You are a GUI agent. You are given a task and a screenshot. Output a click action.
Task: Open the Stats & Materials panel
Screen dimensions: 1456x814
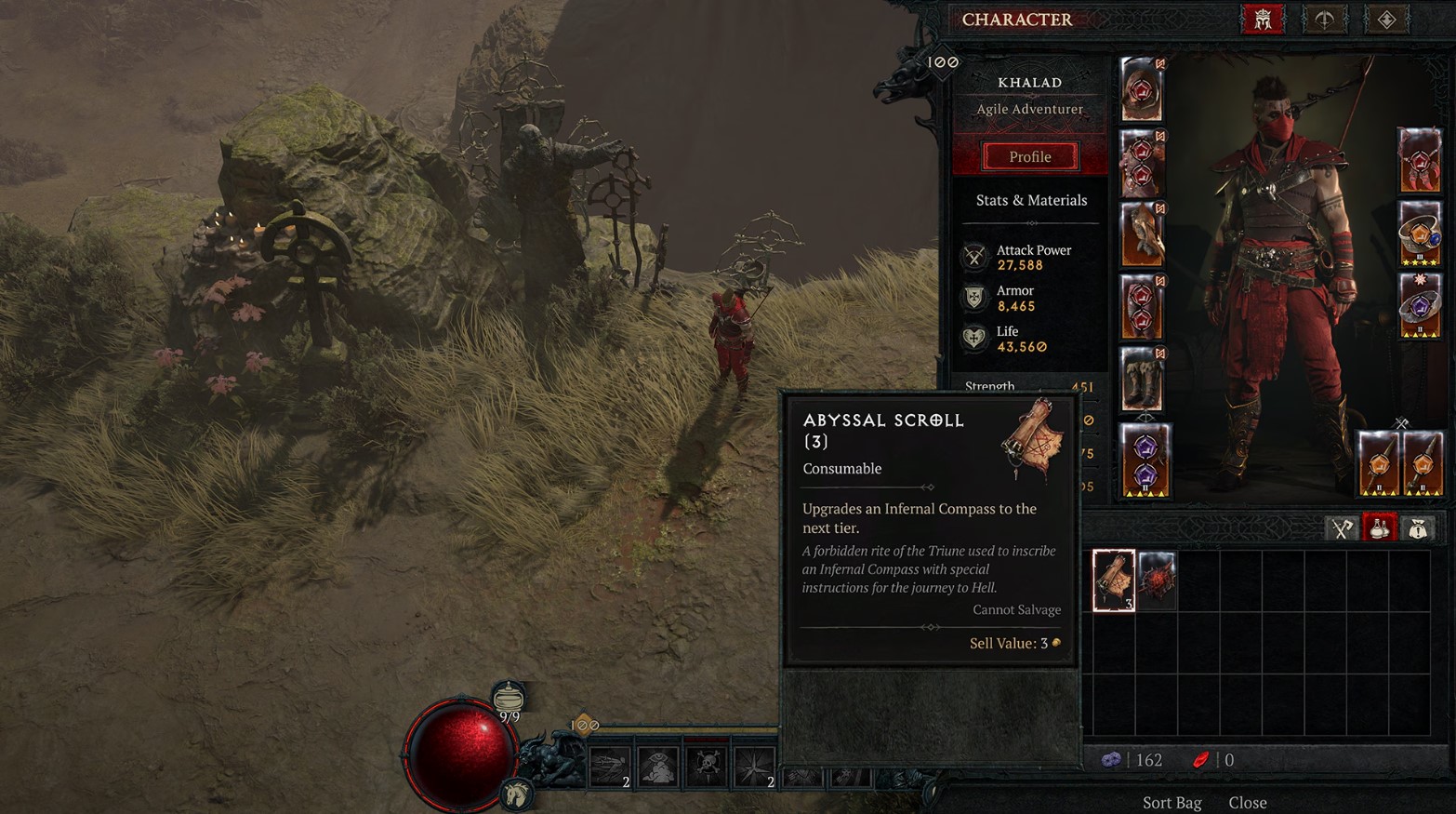click(1031, 200)
